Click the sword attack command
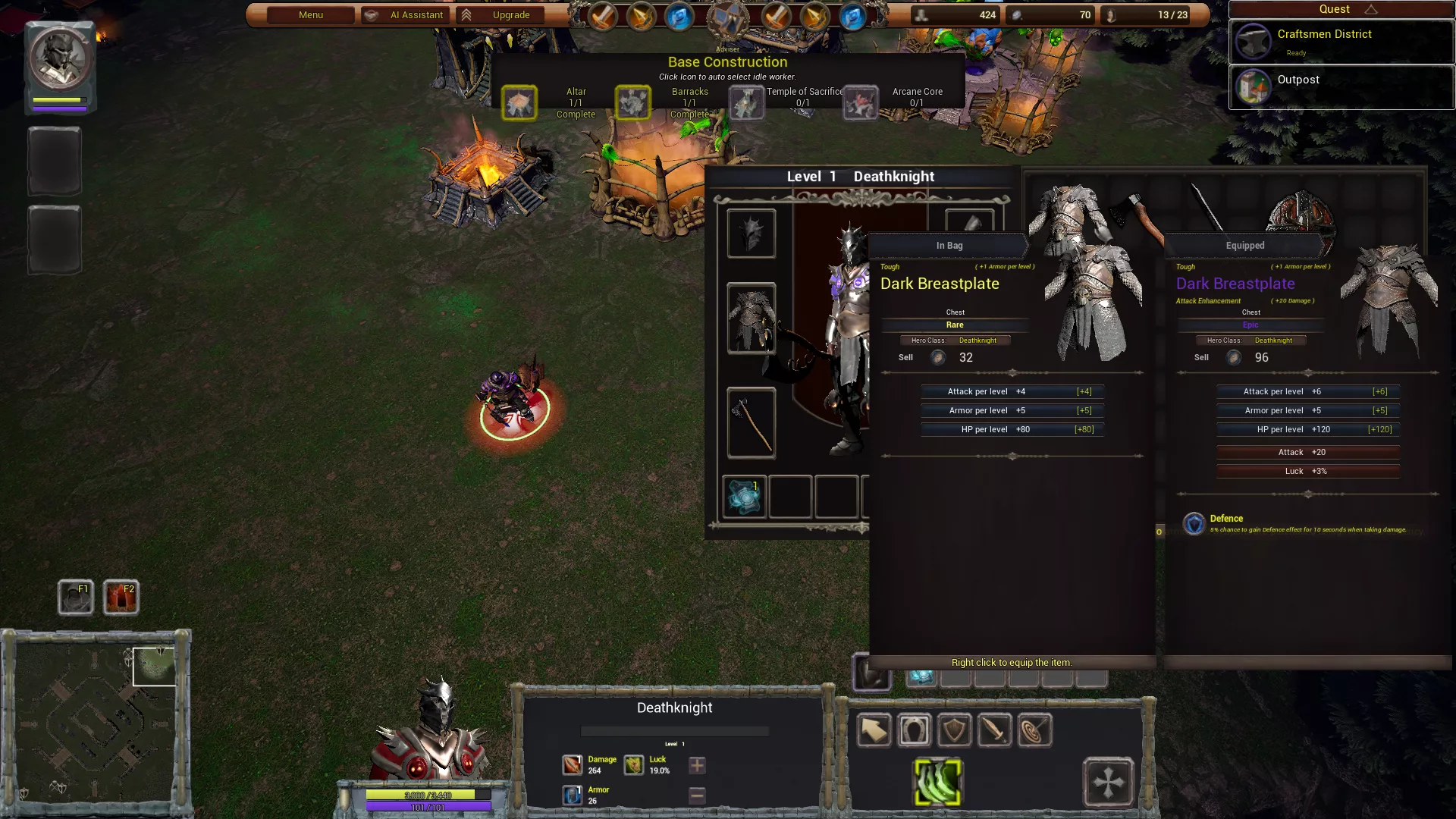The image size is (1456, 819). tap(994, 731)
